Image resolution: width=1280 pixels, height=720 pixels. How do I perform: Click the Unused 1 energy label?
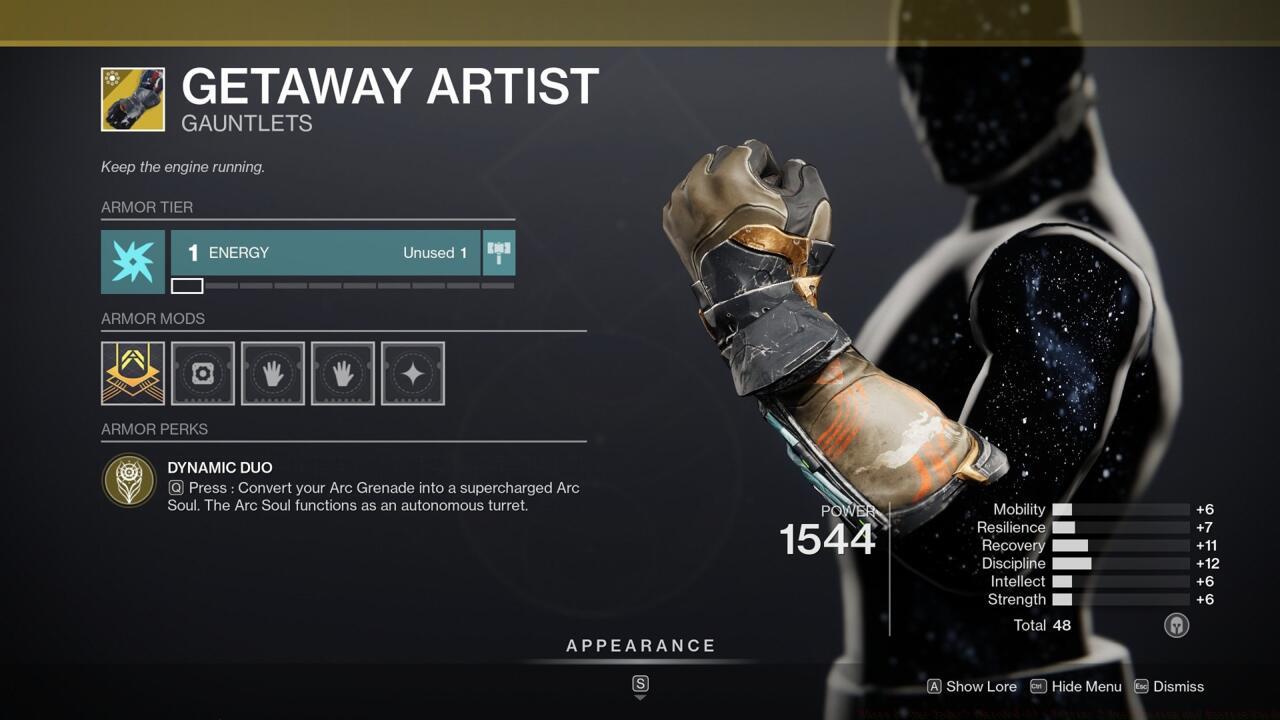click(x=434, y=253)
